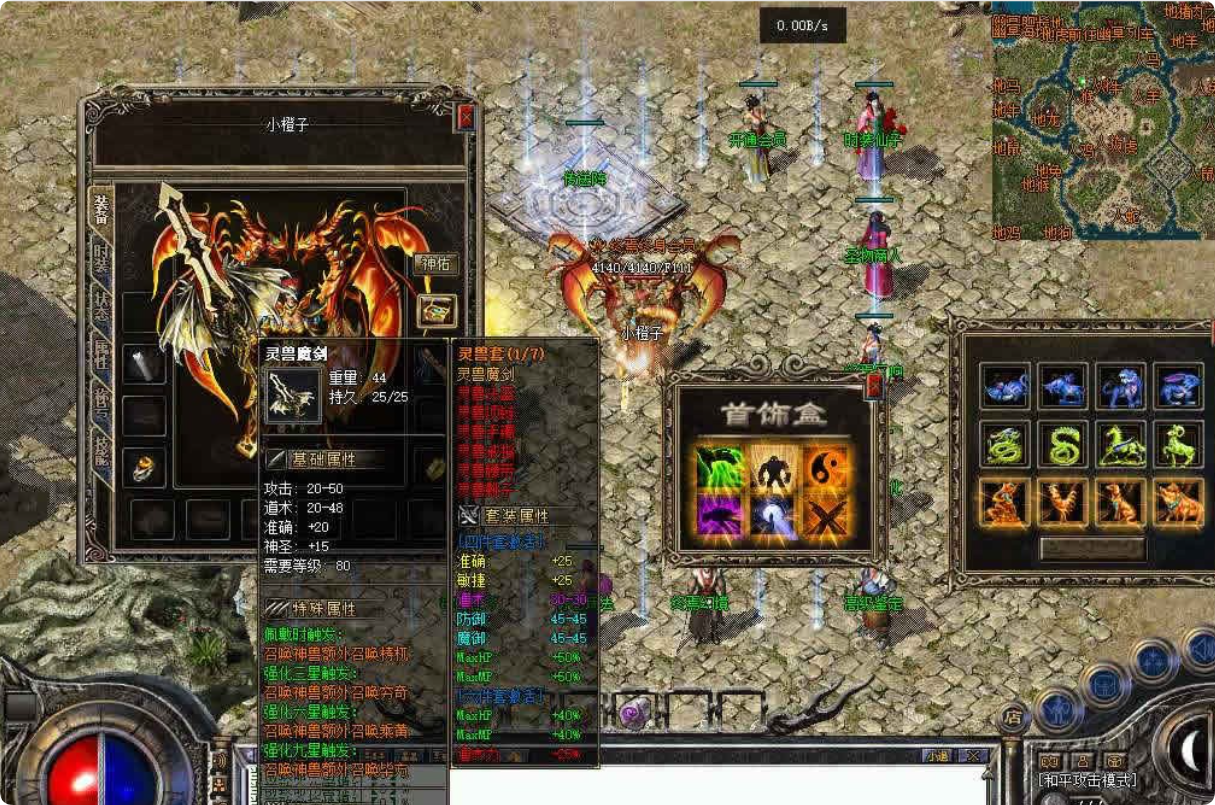Close the 首饰盒 jewelry box window
Image resolution: width=1215 pixels, height=805 pixels.
click(x=873, y=388)
